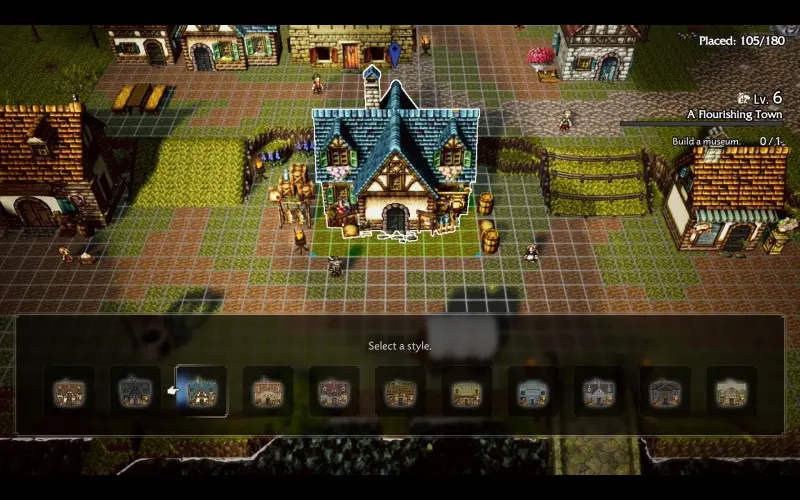
Task: Pick the pale blue house style
Action: pyautogui.click(x=532, y=392)
